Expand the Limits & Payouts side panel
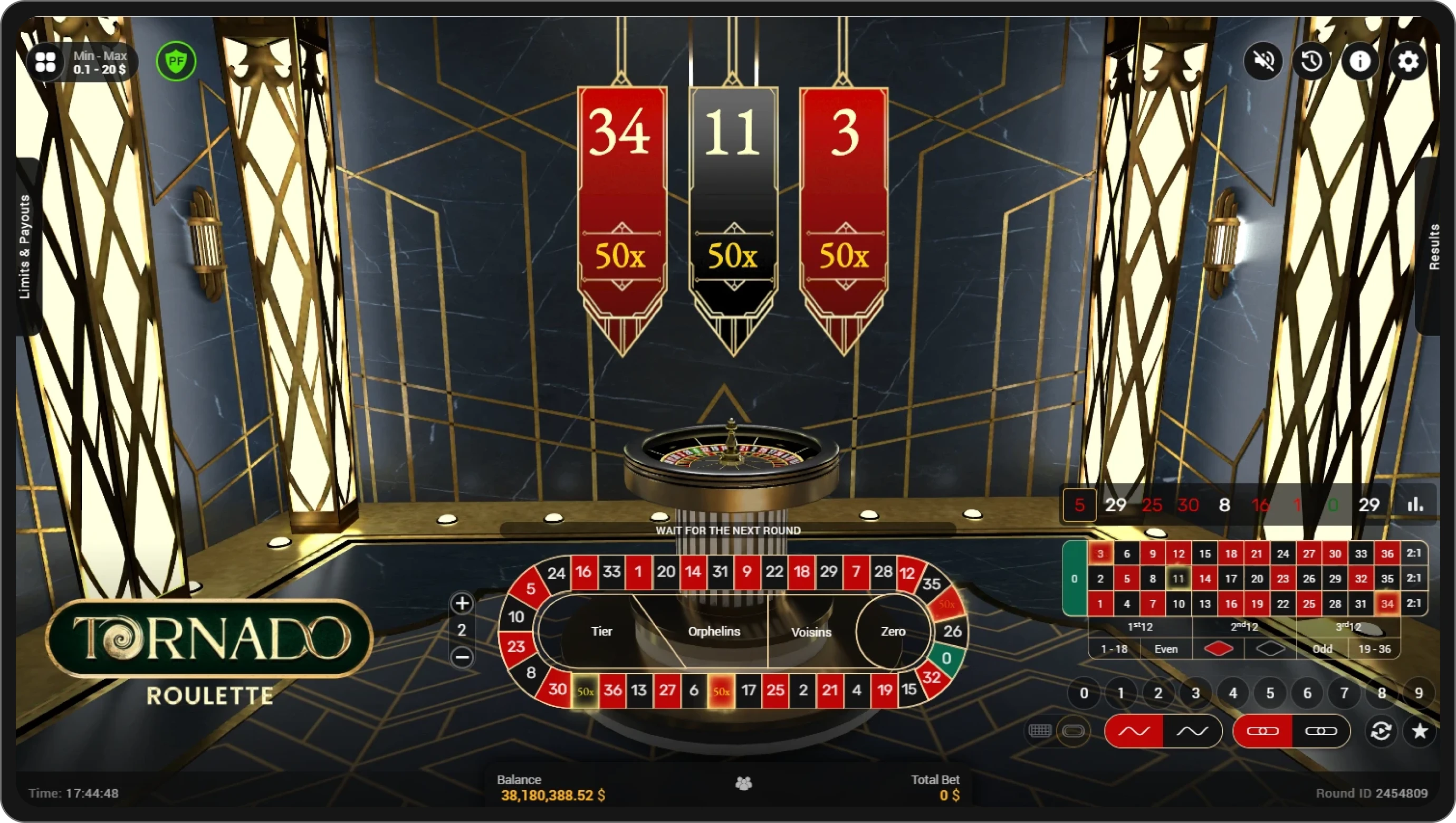Image resolution: width=1456 pixels, height=823 pixels. pyautogui.click(x=25, y=248)
